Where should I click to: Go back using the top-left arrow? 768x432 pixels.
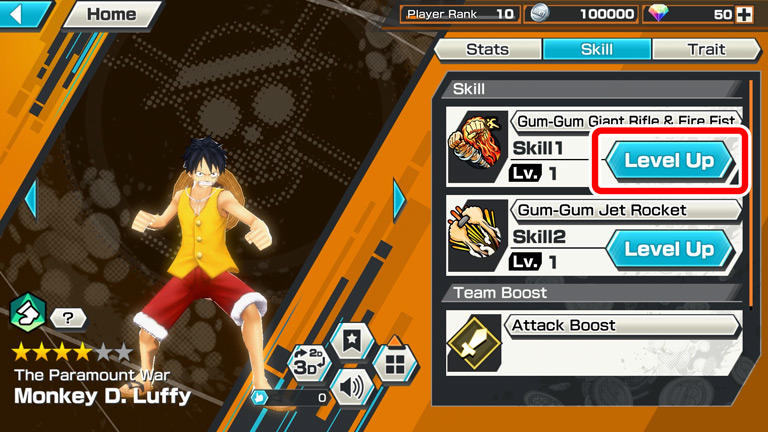(x=25, y=14)
